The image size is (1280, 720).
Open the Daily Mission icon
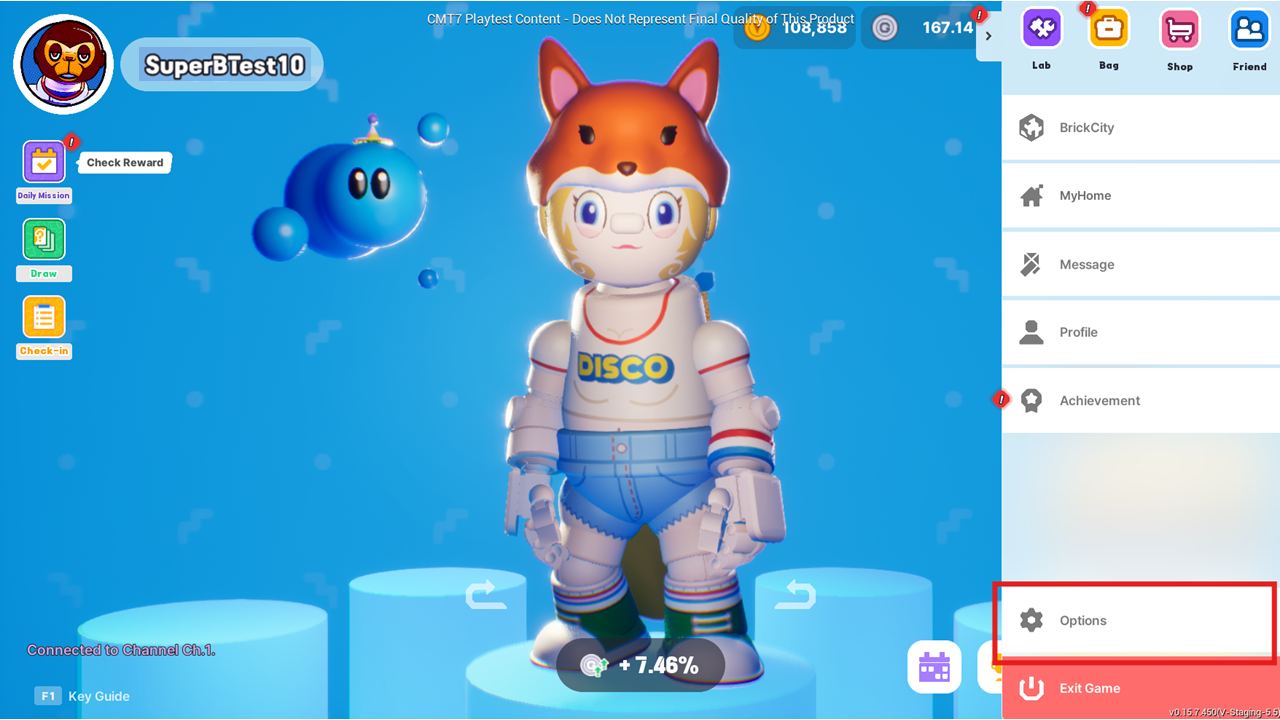pyautogui.click(x=44, y=162)
